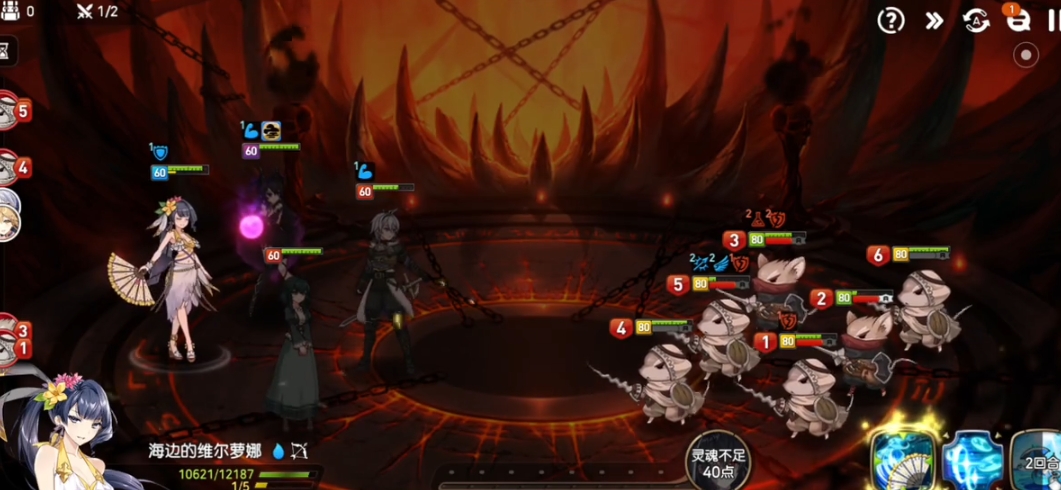Image resolution: width=1061 pixels, height=490 pixels.
Task: Enable auto battle mode
Action: pos(976,21)
